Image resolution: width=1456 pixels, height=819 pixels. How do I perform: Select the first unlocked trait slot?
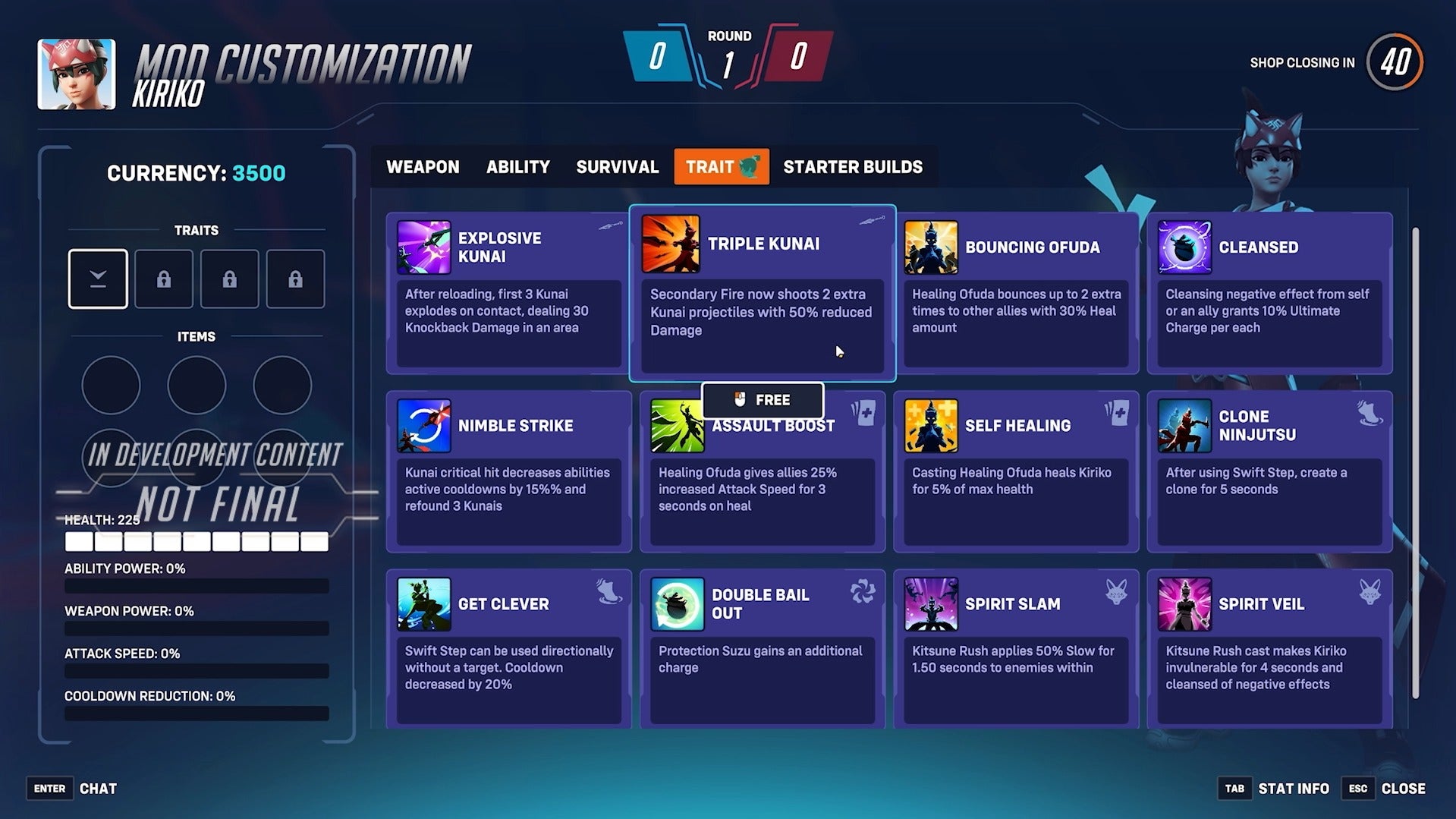coord(97,279)
